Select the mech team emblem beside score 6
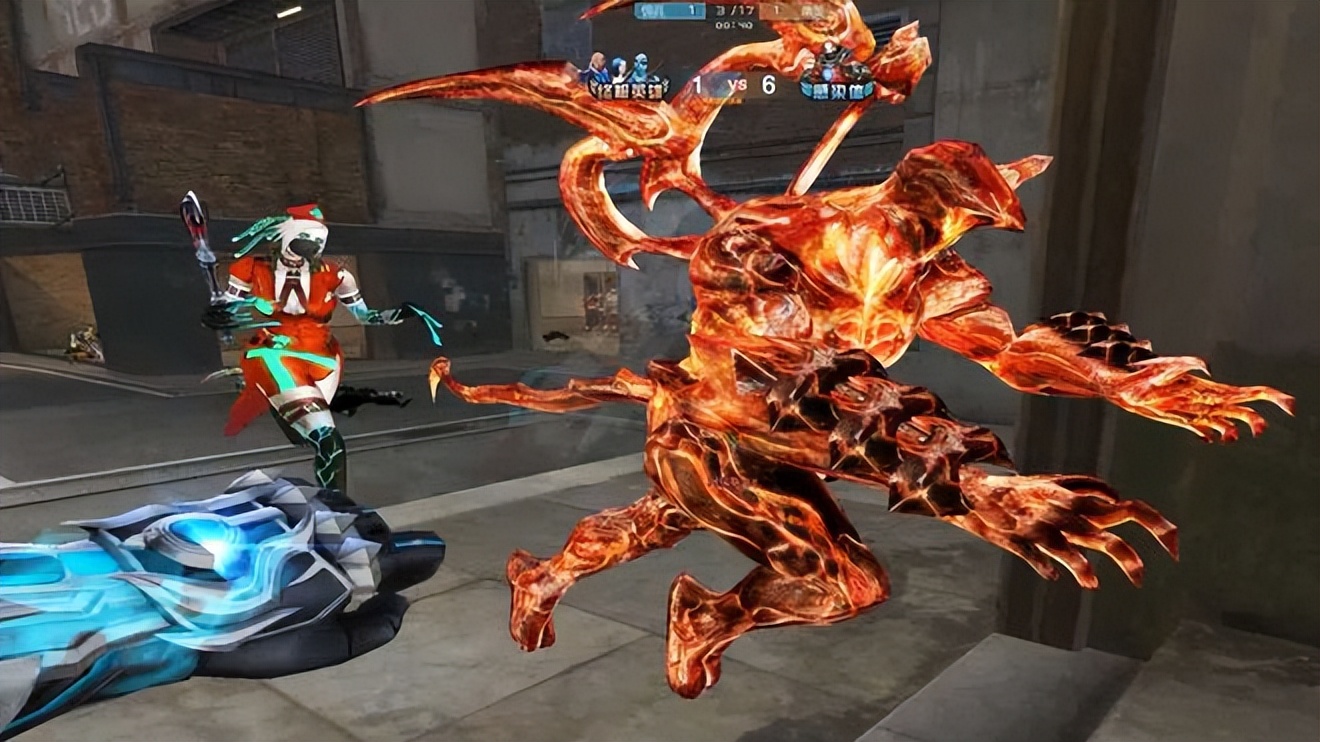 click(837, 72)
